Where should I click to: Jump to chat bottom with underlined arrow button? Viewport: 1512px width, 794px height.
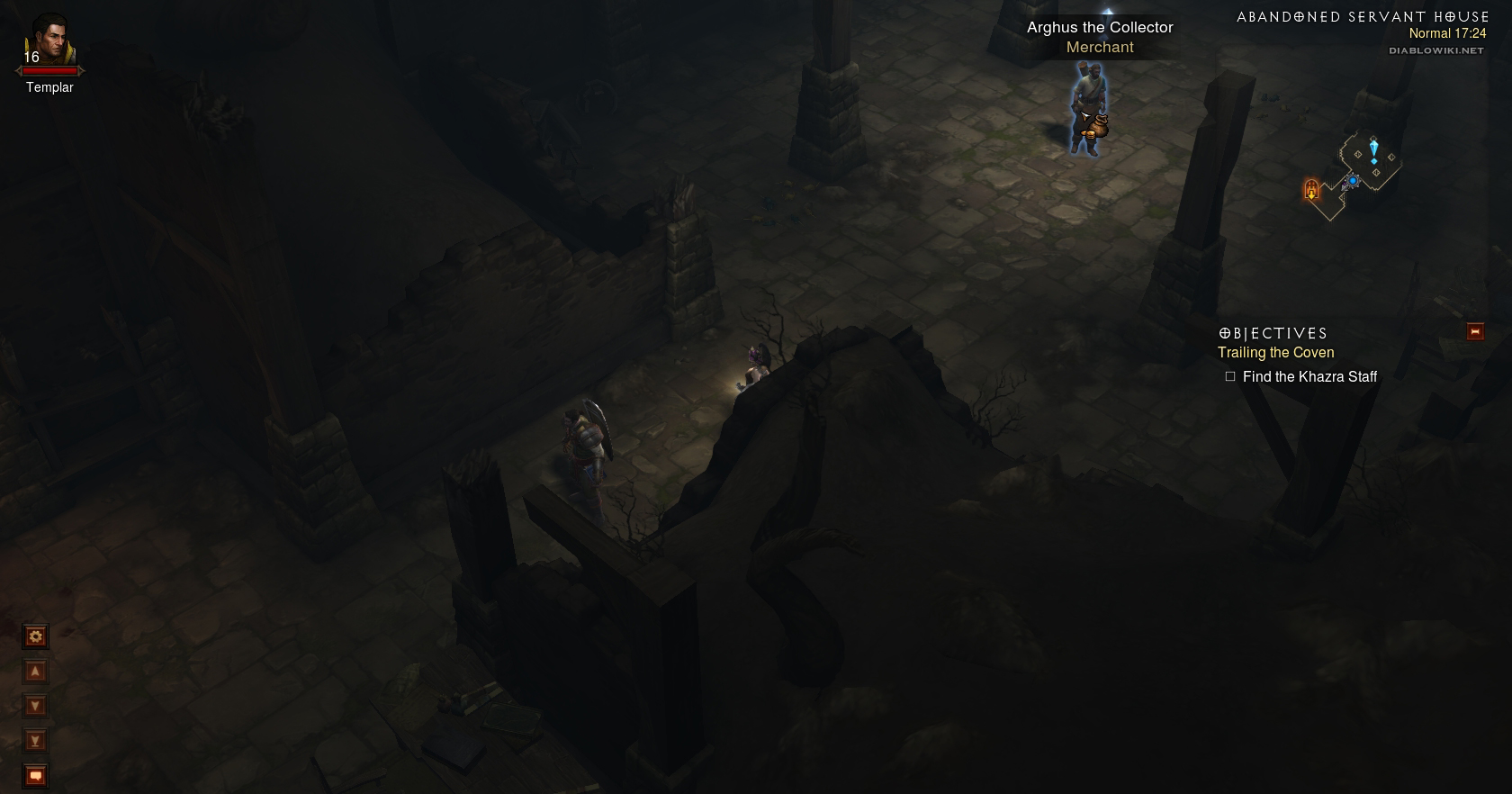click(x=35, y=741)
